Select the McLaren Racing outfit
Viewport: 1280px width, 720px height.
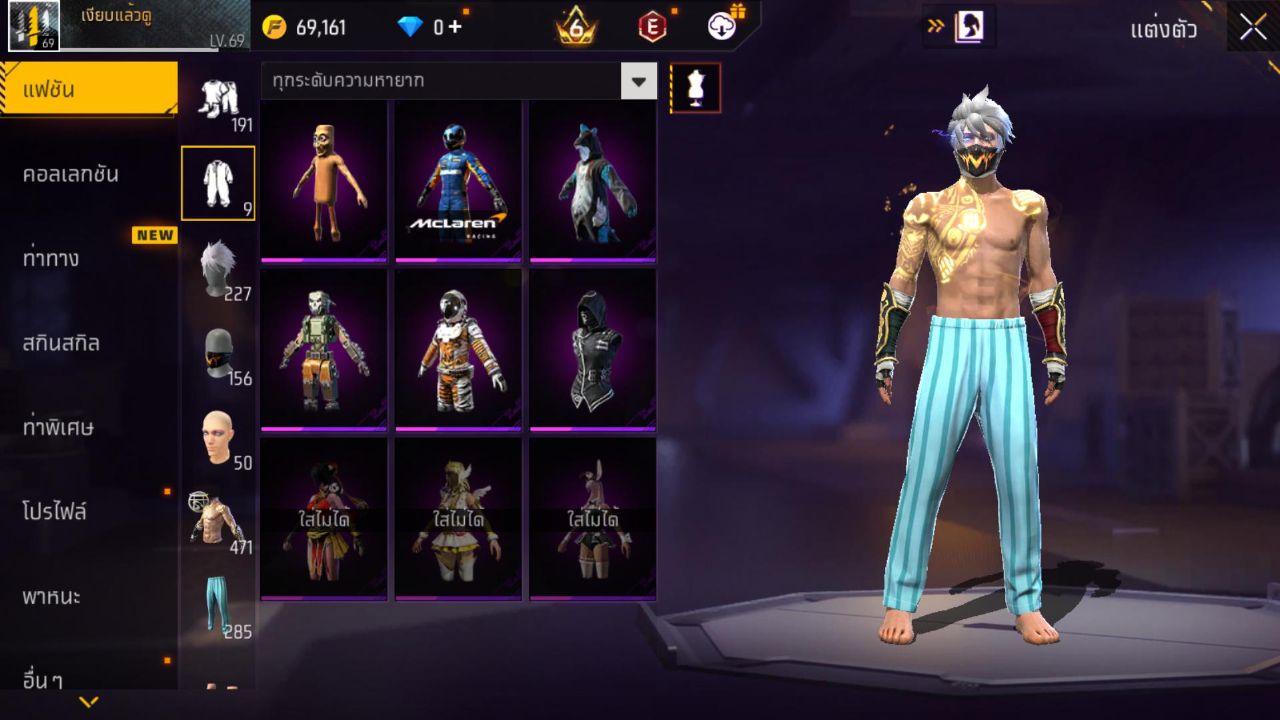[x=458, y=180]
